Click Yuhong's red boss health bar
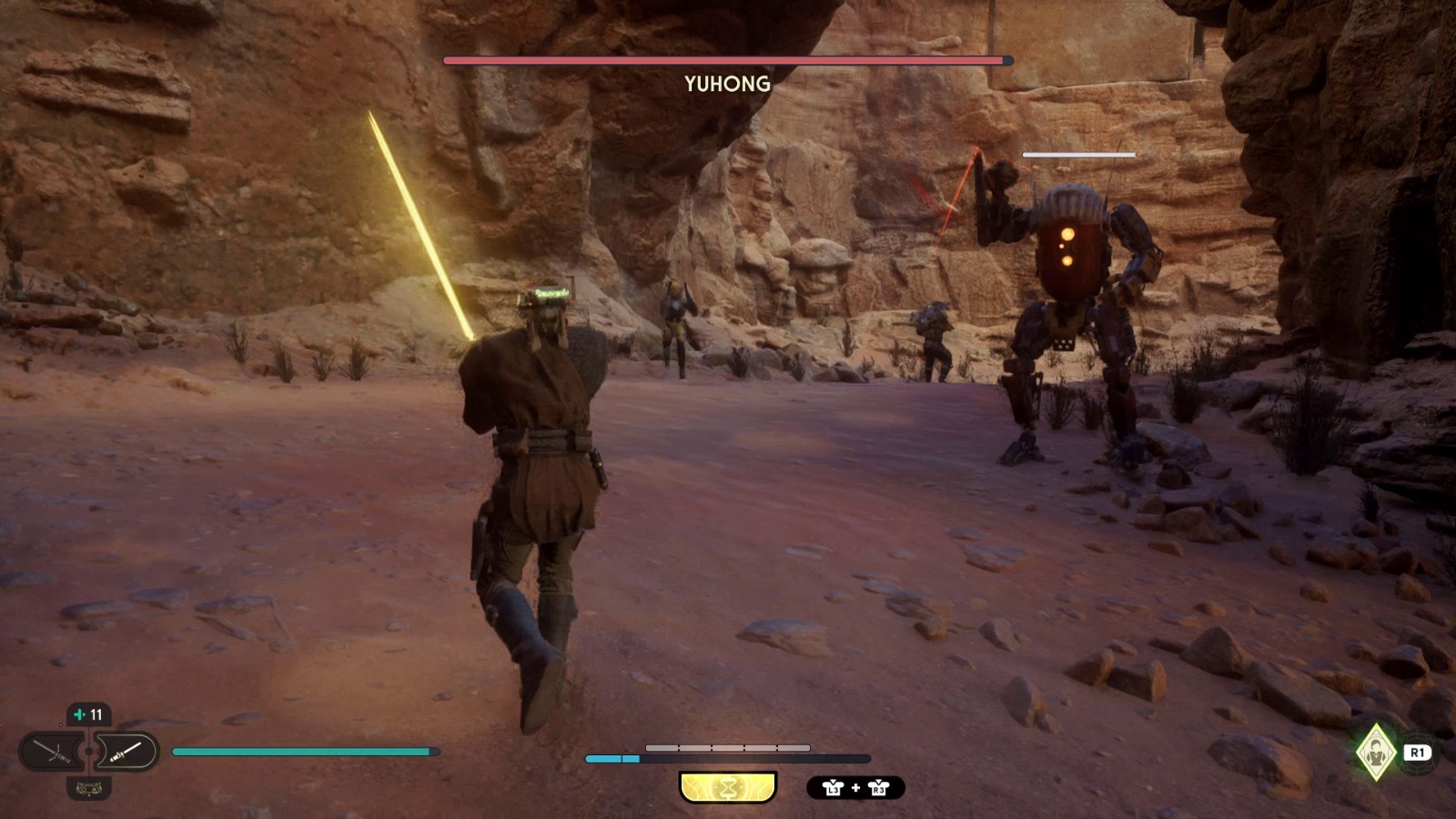The height and width of the screenshot is (819, 1456). pyautogui.click(x=723, y=61)
